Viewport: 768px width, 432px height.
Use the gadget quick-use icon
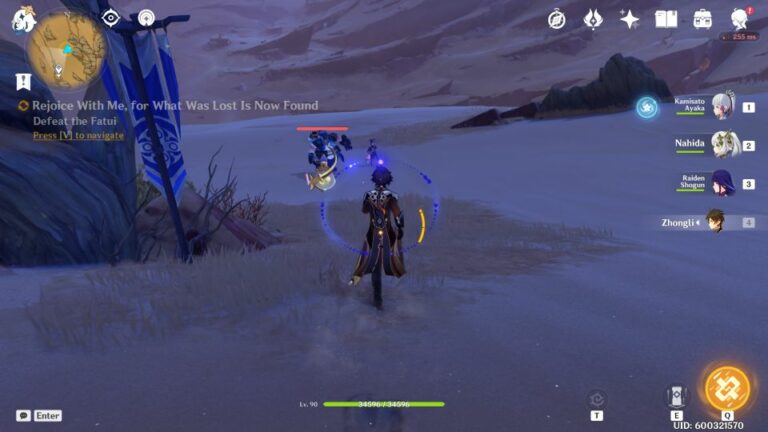(597, 399)
